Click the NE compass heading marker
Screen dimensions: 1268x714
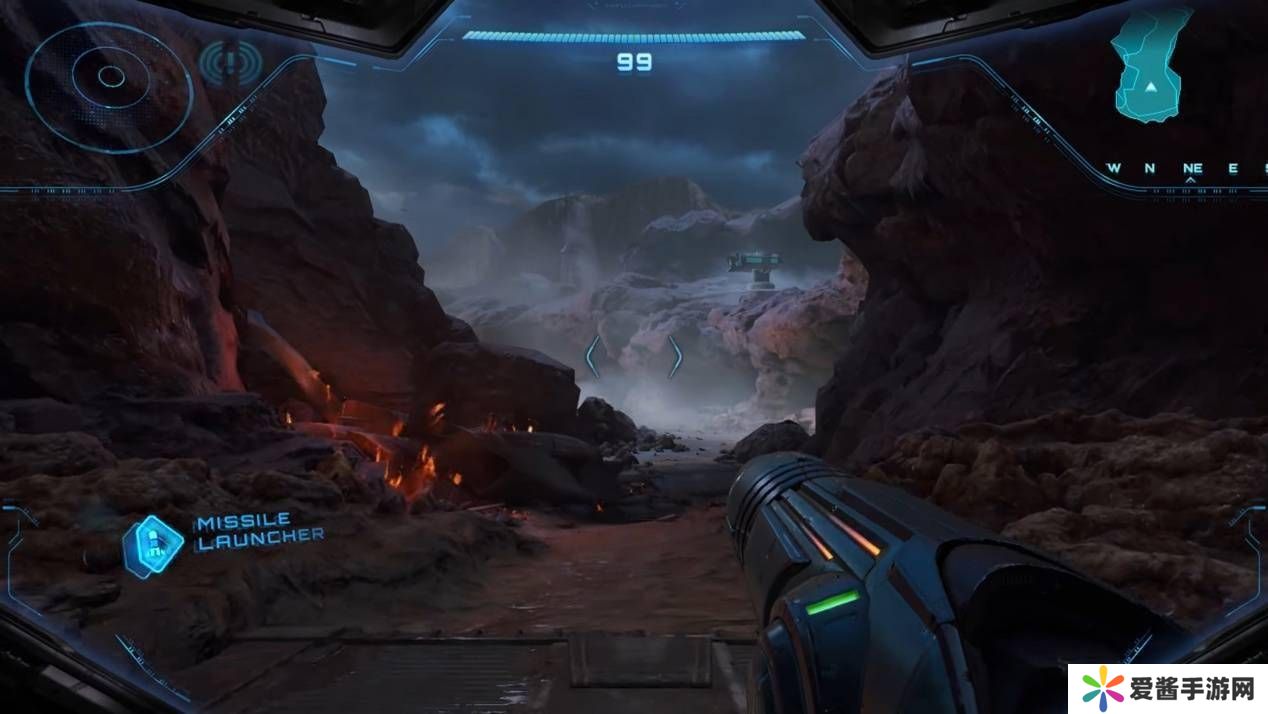(1191, 168)
